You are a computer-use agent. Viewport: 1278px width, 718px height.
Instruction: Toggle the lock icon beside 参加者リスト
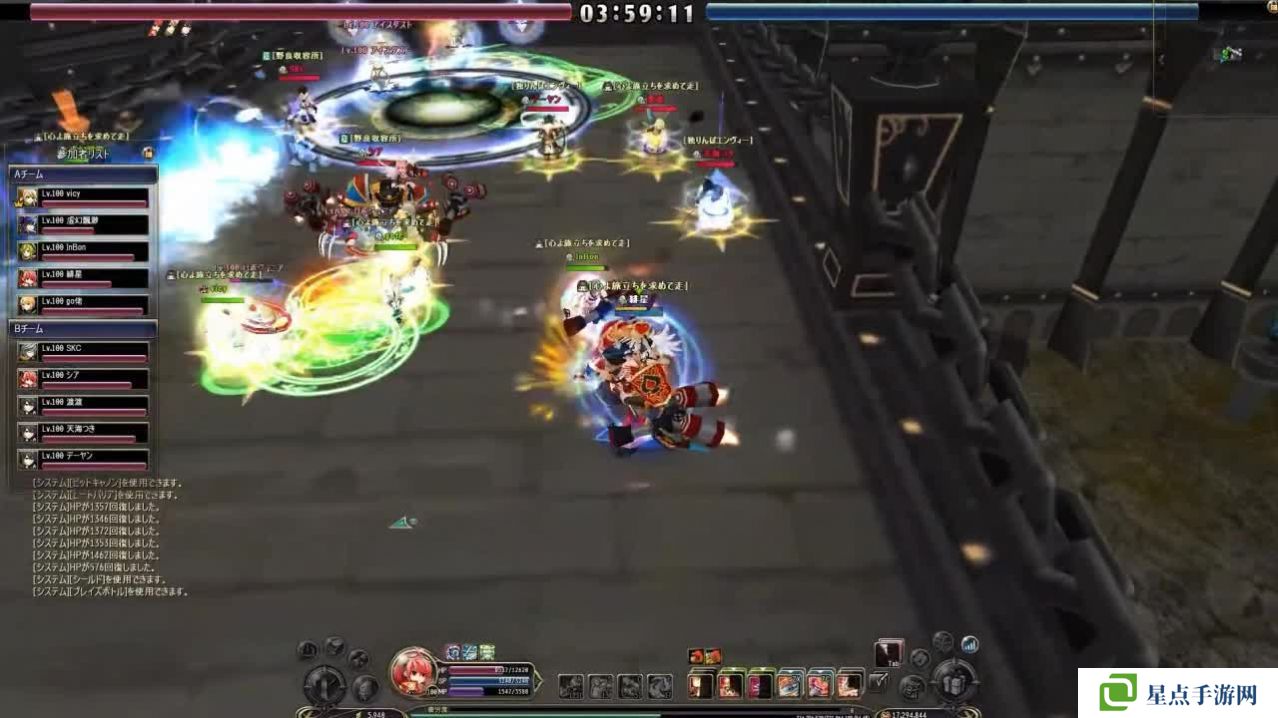tap(148, 153)
